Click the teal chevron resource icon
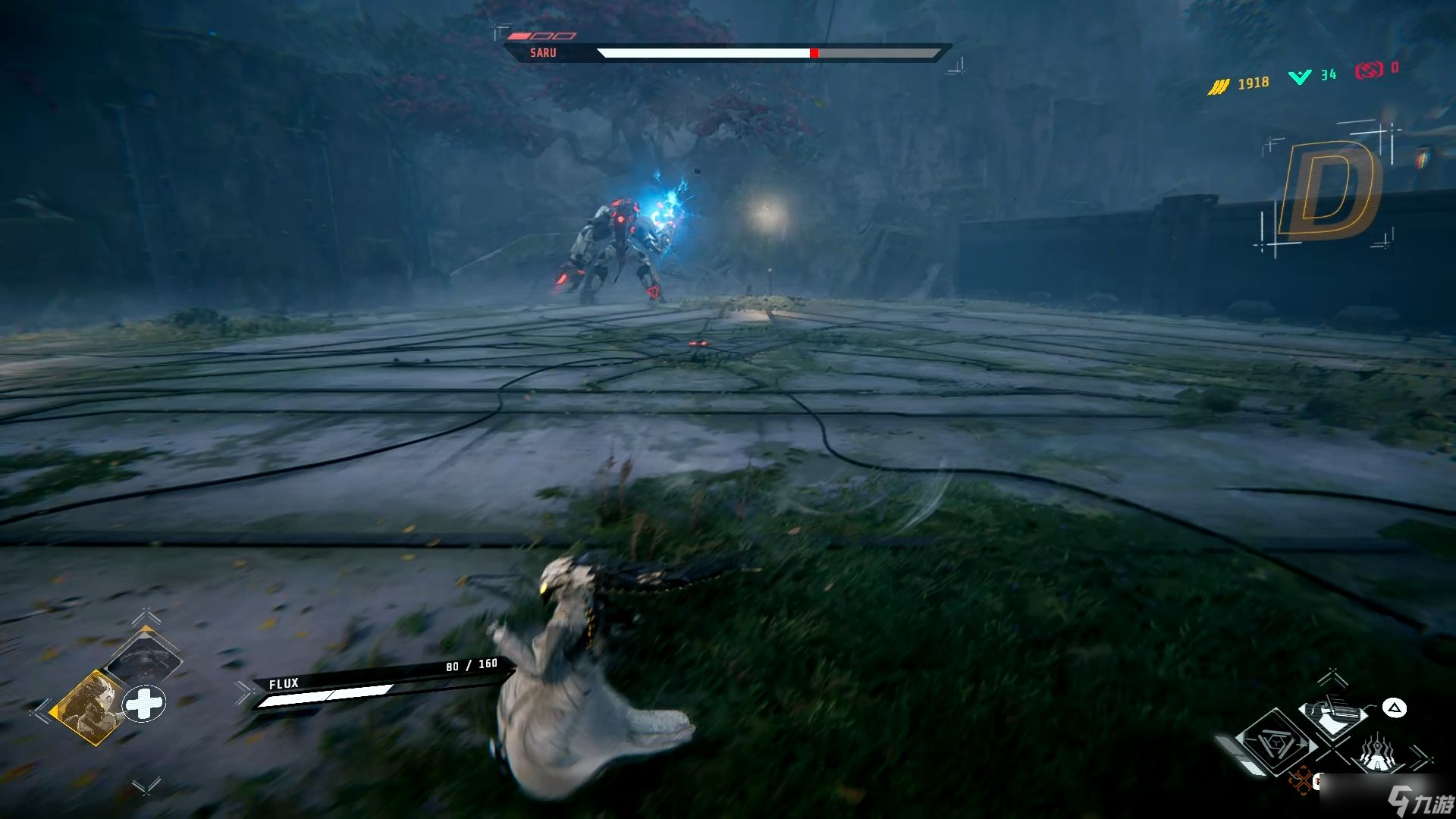1456x819 pixels. 1300,77
